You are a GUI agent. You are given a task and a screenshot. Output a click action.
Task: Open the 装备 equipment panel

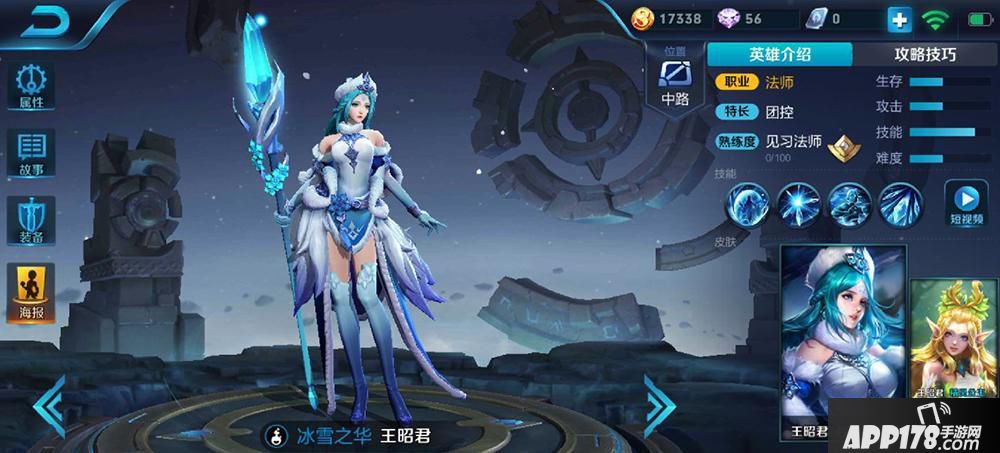click(x=30, y=219)
